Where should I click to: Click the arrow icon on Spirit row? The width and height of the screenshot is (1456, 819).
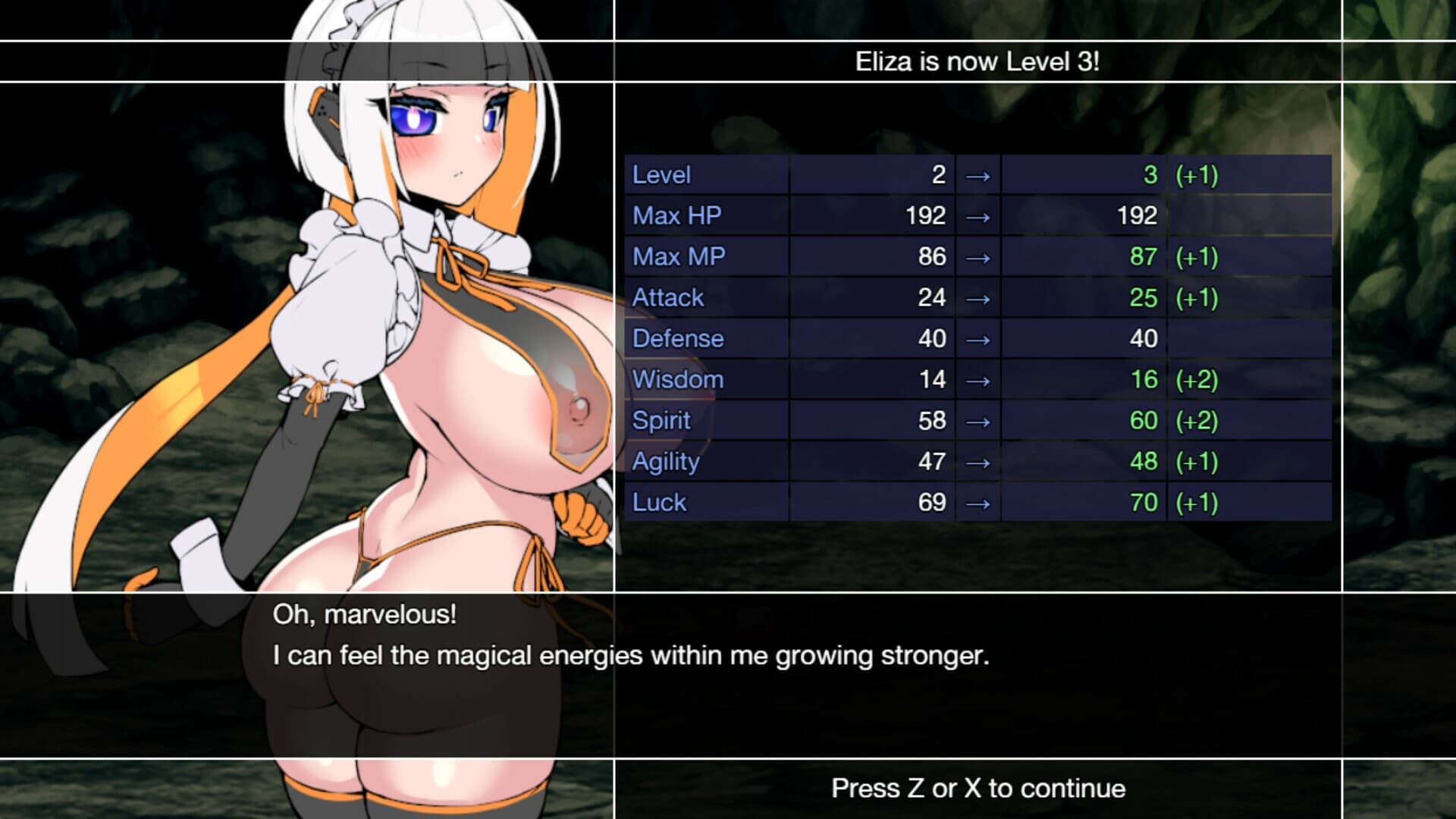pos(978,420)
